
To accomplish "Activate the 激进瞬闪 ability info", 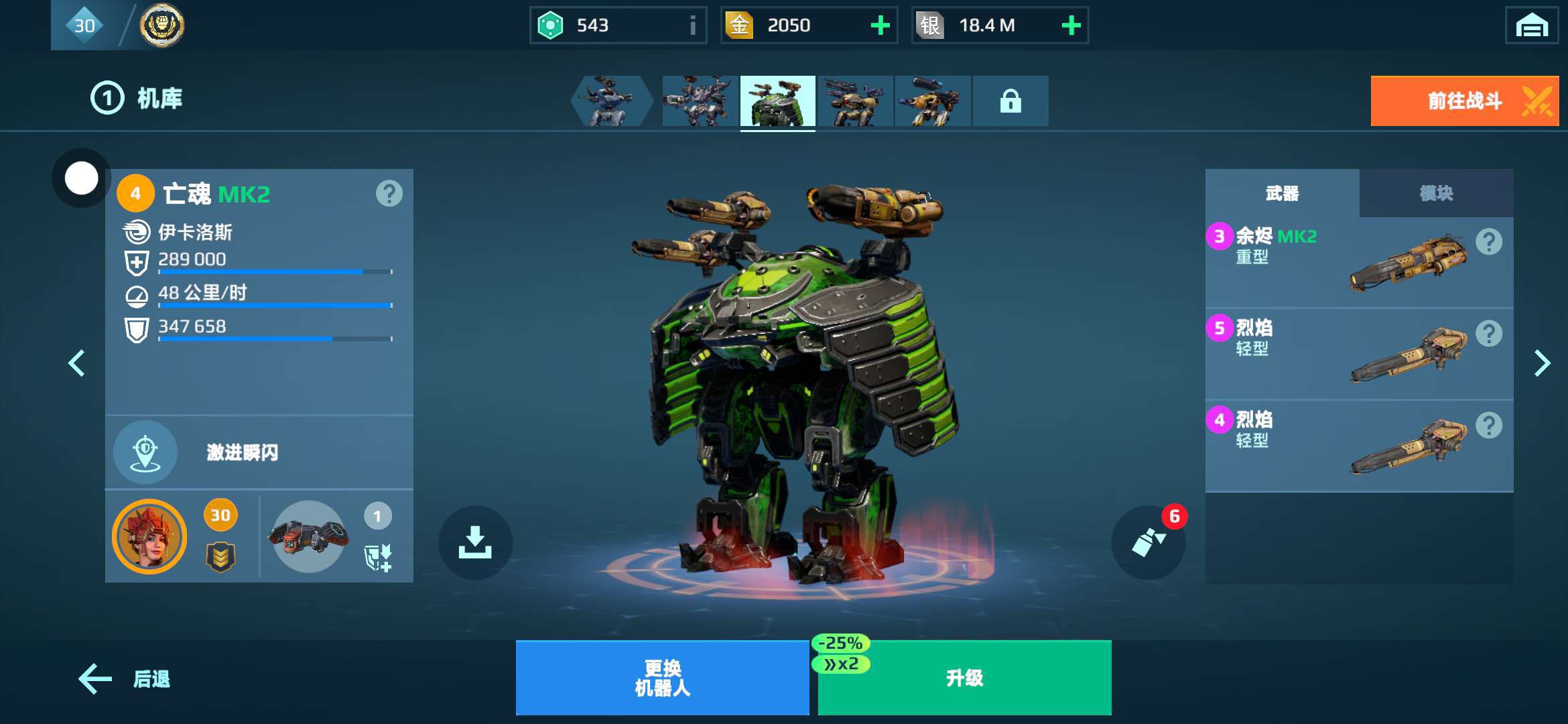I will coord(145,452).
